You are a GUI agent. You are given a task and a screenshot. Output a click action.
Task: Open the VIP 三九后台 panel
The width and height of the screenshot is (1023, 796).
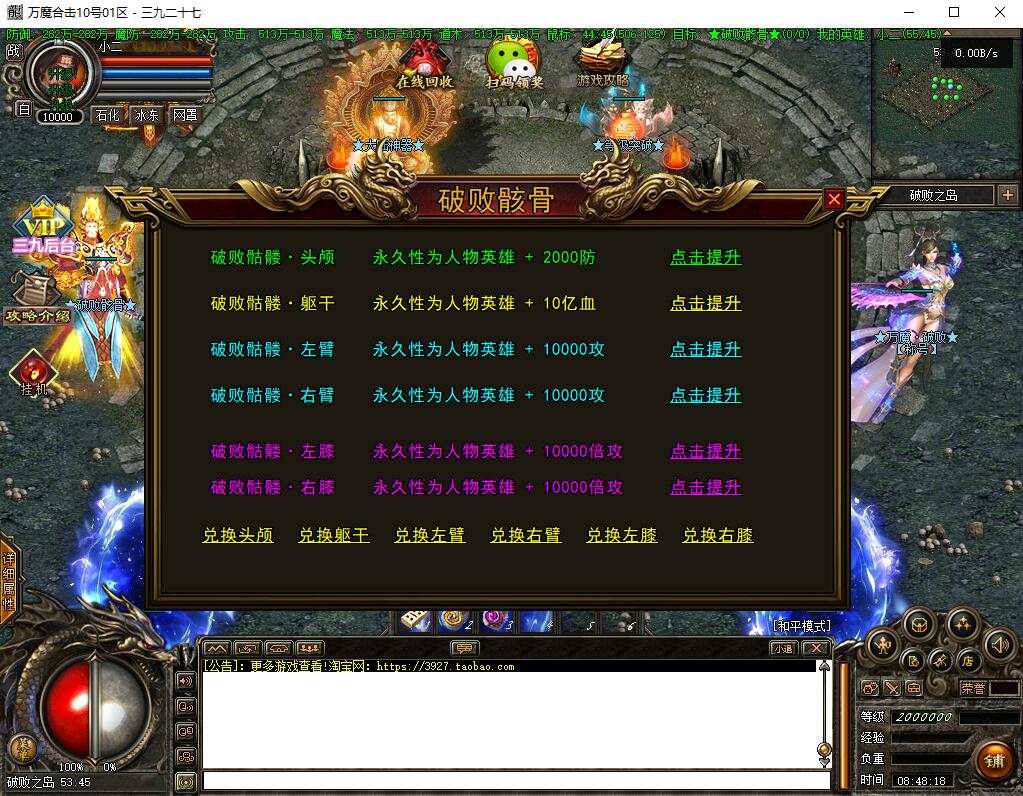coord(43,228)
